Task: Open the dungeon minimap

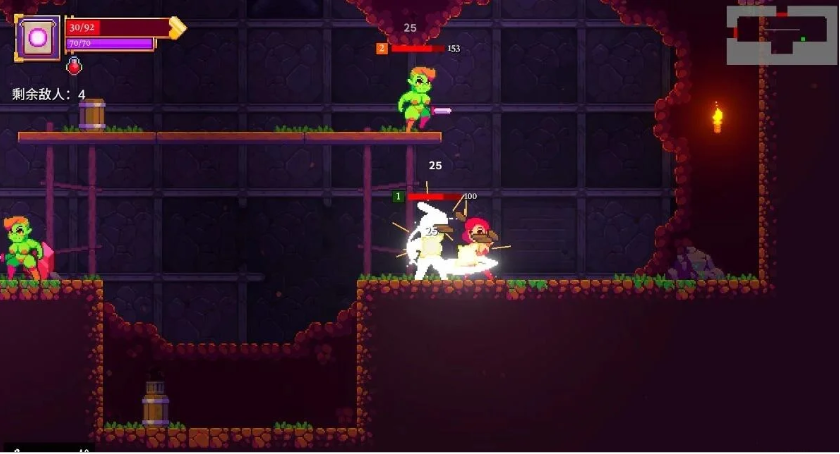Action: pos(781,34)
